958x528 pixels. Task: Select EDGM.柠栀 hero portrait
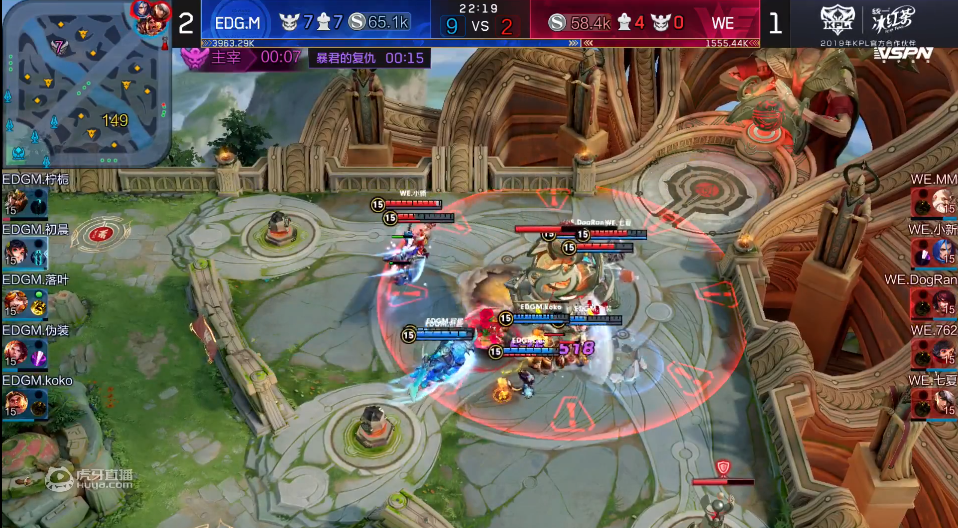click(17, 203)
